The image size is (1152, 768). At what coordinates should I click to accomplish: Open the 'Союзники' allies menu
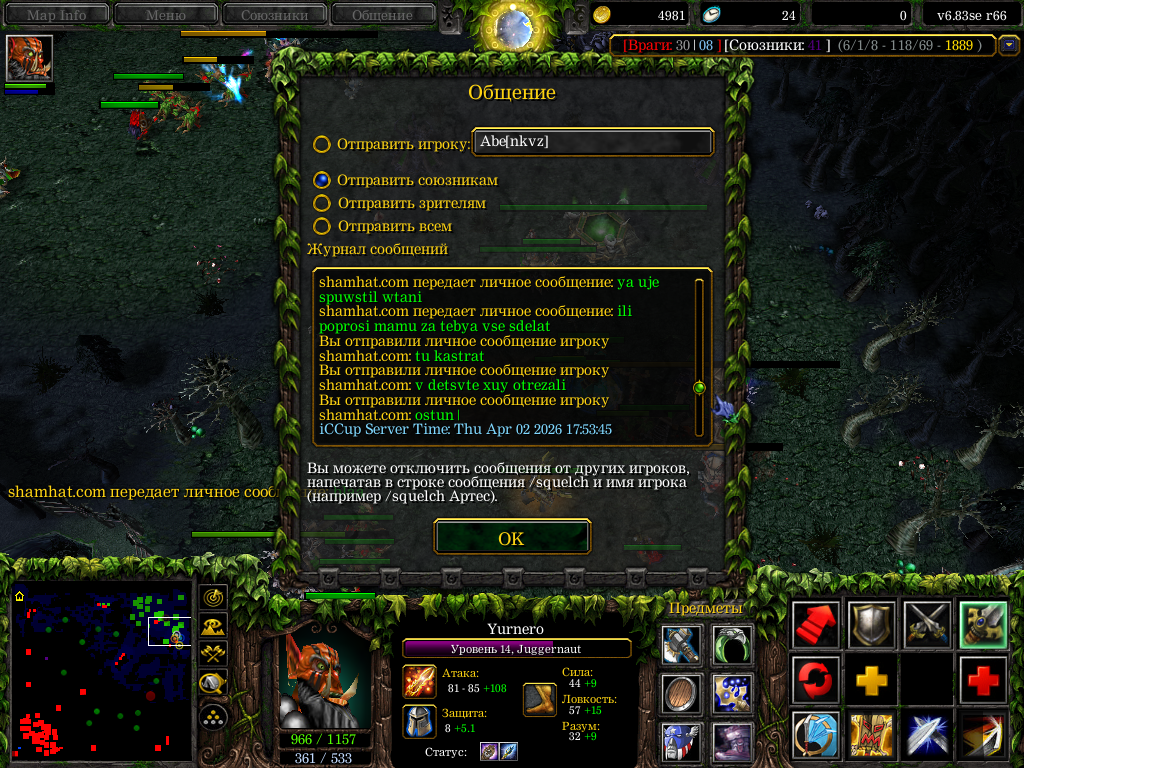[x=273, y=14]
